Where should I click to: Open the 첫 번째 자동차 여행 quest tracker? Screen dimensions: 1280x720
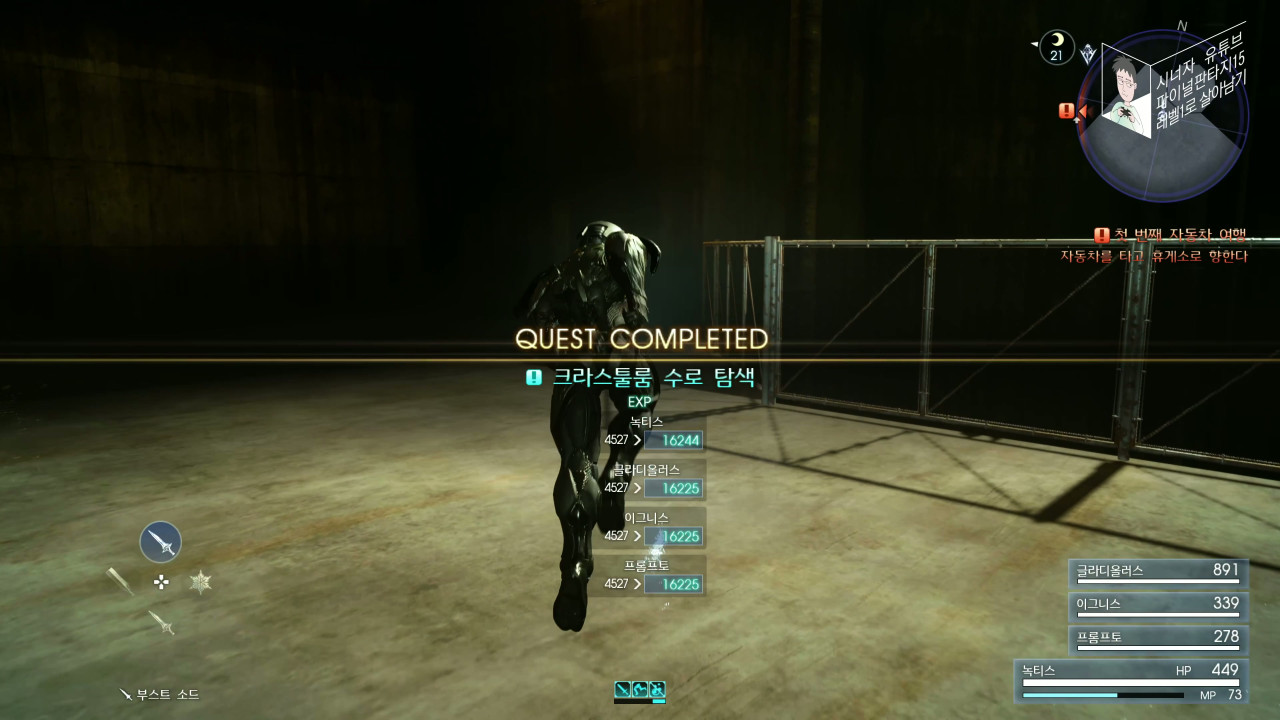(1170, 236)
